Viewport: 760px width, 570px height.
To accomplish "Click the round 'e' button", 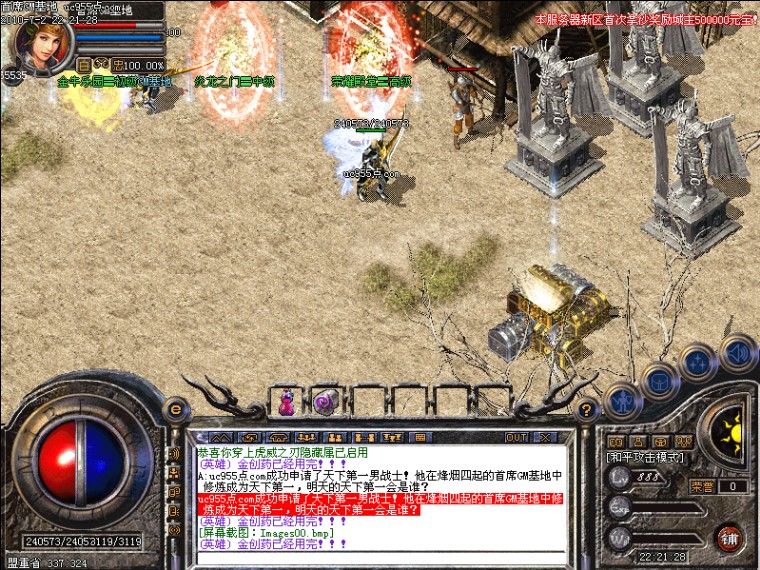I will [x=176, y=408].
